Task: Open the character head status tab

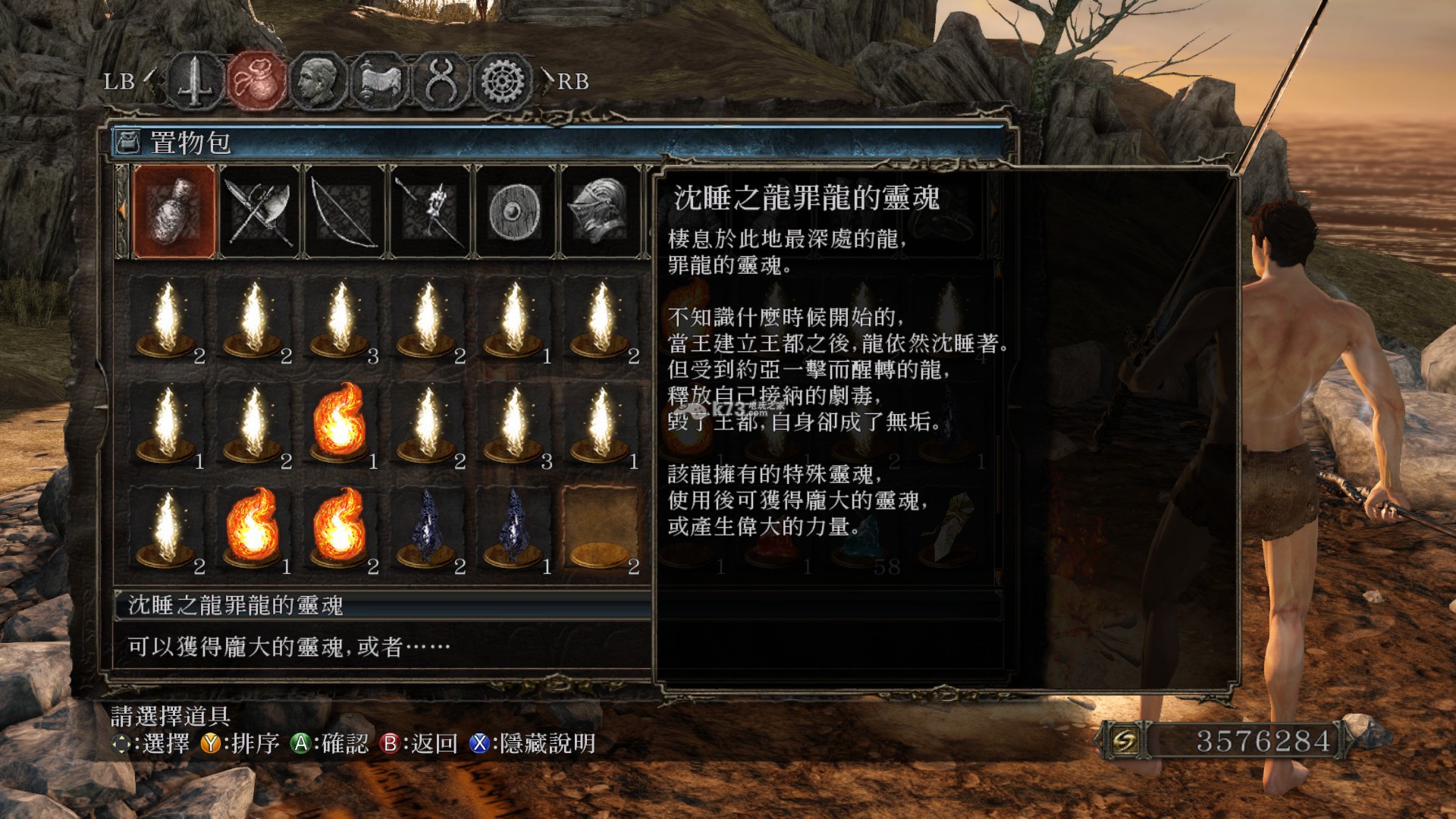Action: 318,80
